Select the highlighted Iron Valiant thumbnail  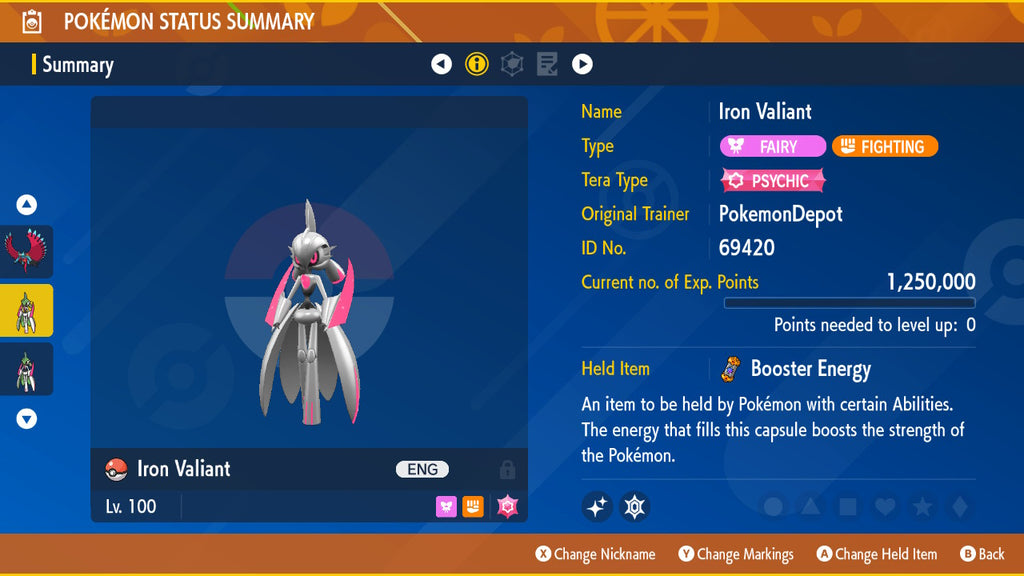(x=27, y=311)
